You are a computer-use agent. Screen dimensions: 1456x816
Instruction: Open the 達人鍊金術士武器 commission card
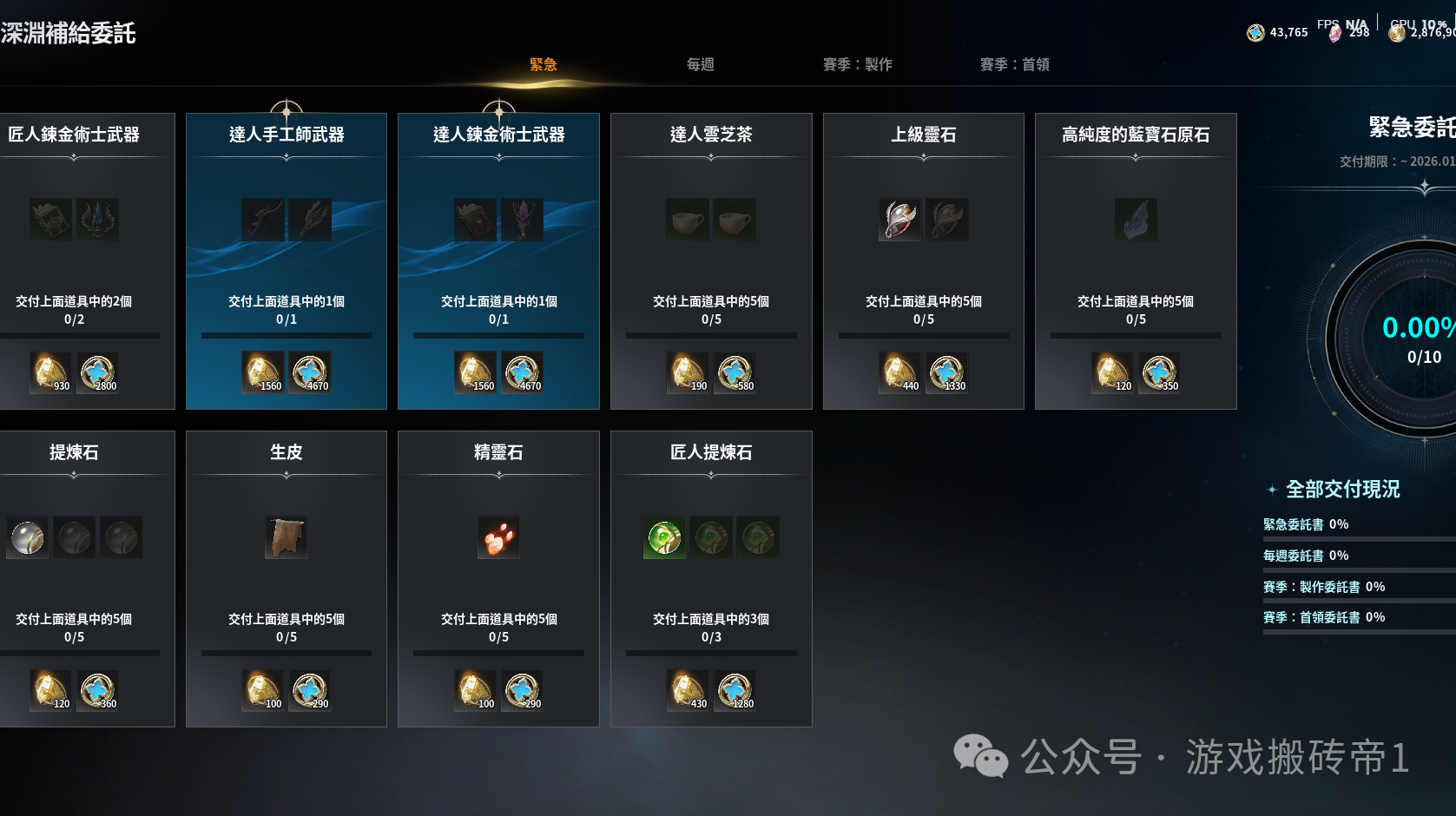click(x=498, y=260)
